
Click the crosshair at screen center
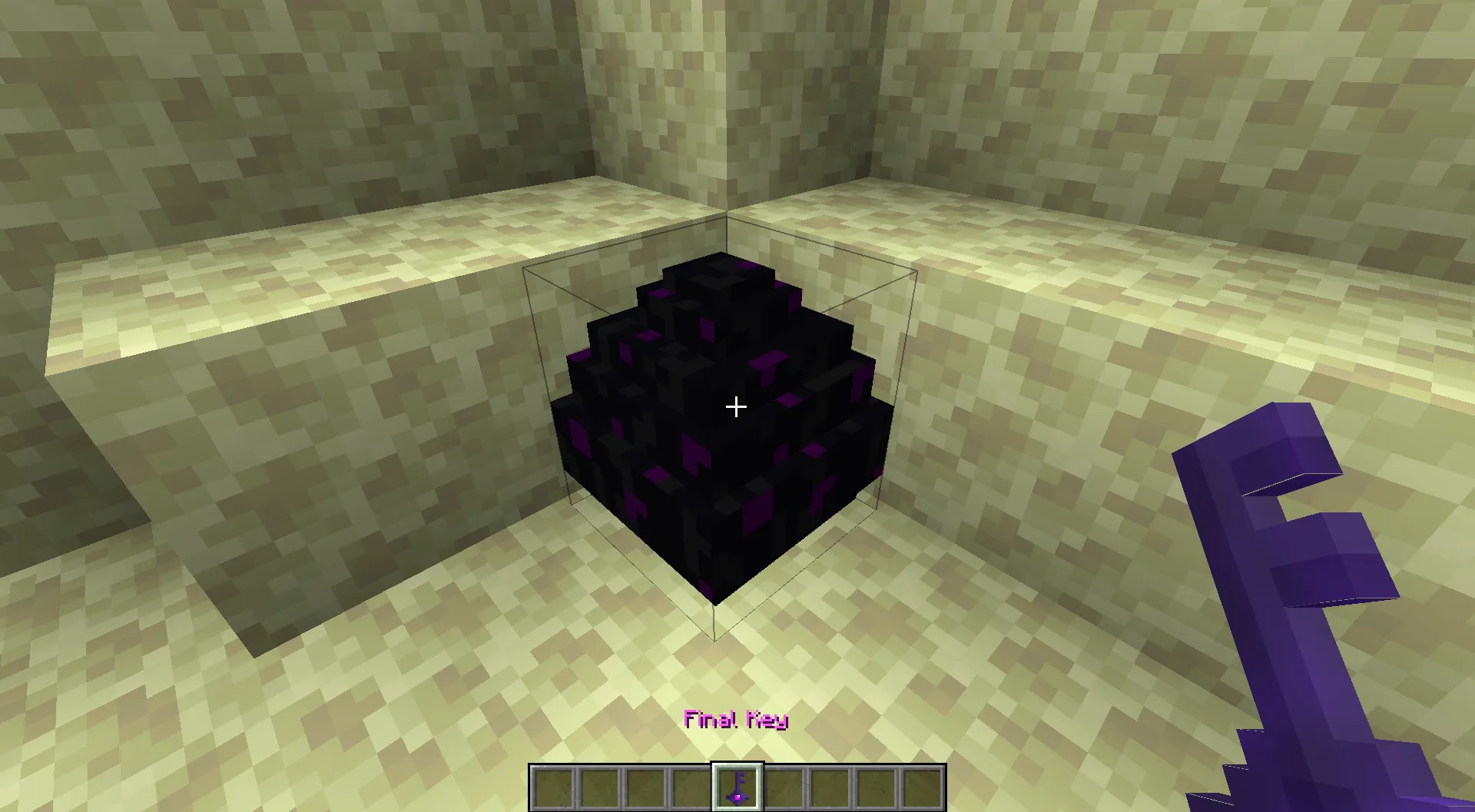coord(735,406)
